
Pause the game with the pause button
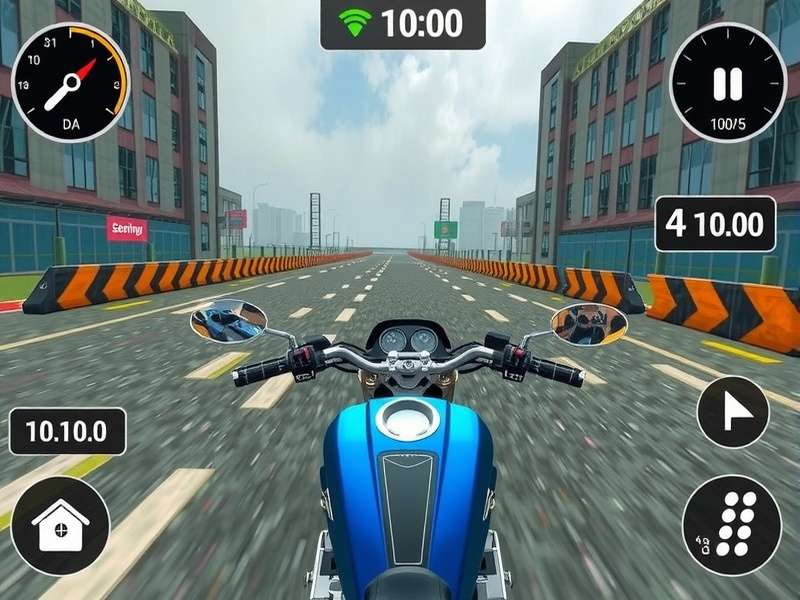727,82
